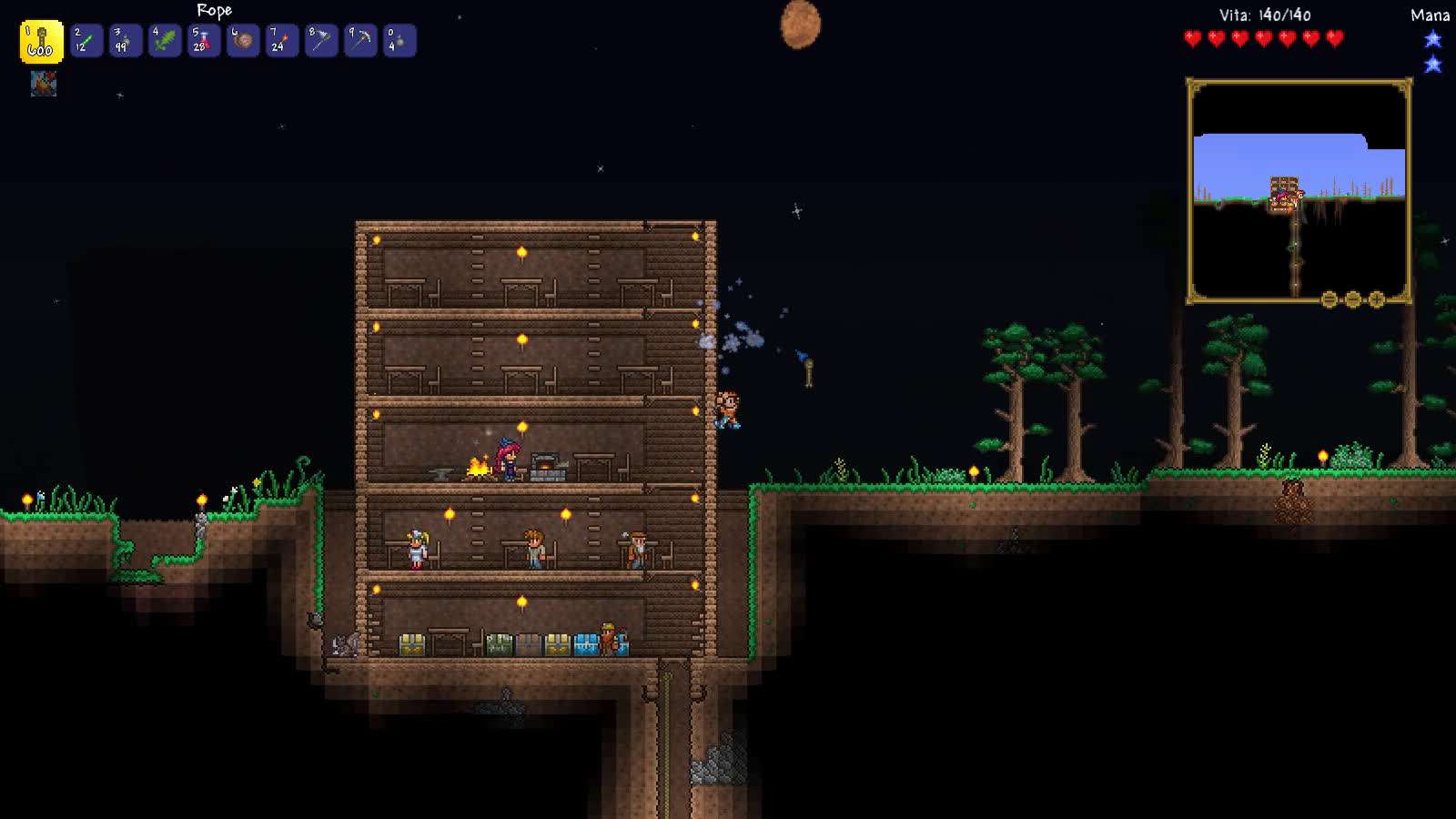The height and width of the screenshot is (819, 1456).
Task: Click the minimap's middle reset zoom button
Action: pos(1353,299)
